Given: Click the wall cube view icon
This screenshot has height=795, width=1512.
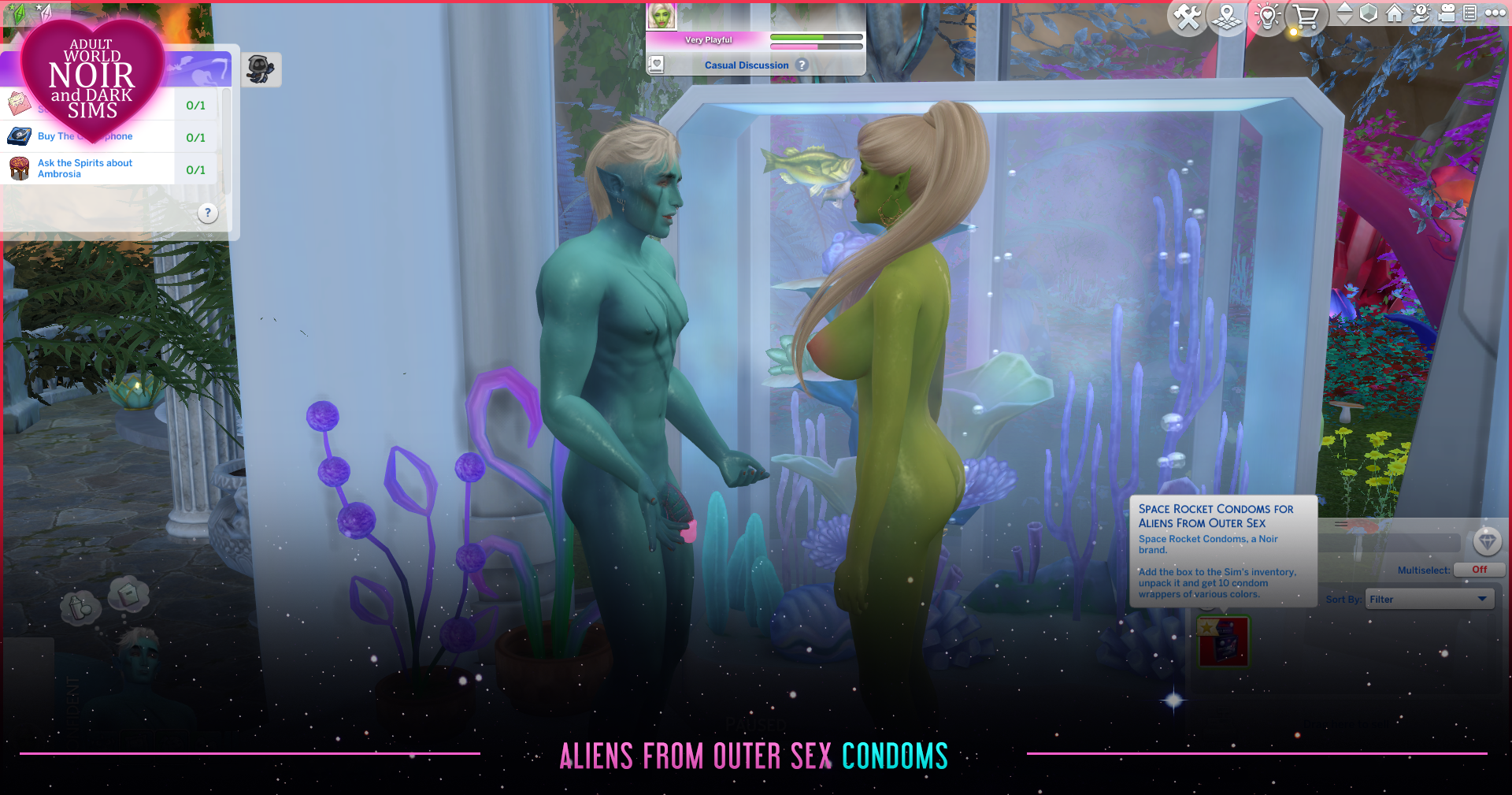Looking at the screenshot, I should pyautogui.click(x=1369, y=13).
